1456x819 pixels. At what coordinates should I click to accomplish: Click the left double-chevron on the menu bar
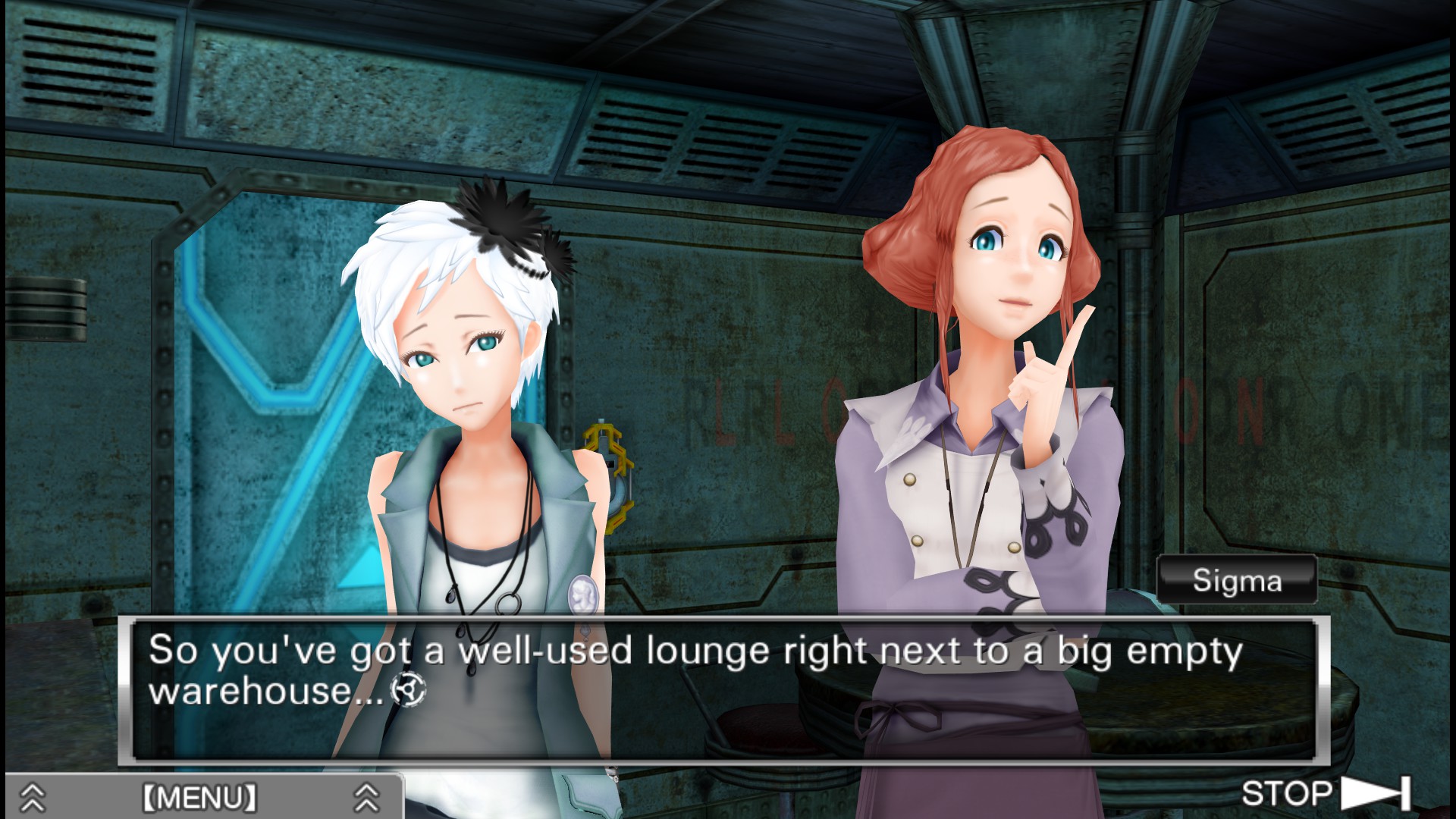coord(32,795)
